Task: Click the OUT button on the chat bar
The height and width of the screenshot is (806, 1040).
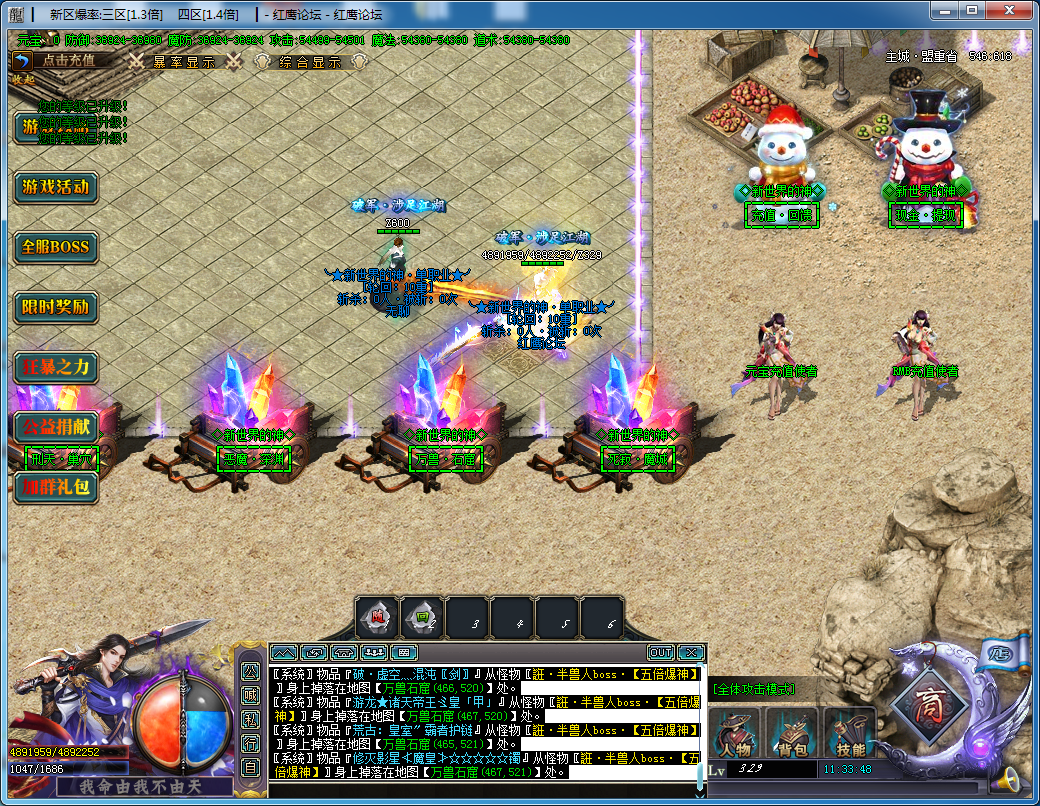Action: coord(660,653)
